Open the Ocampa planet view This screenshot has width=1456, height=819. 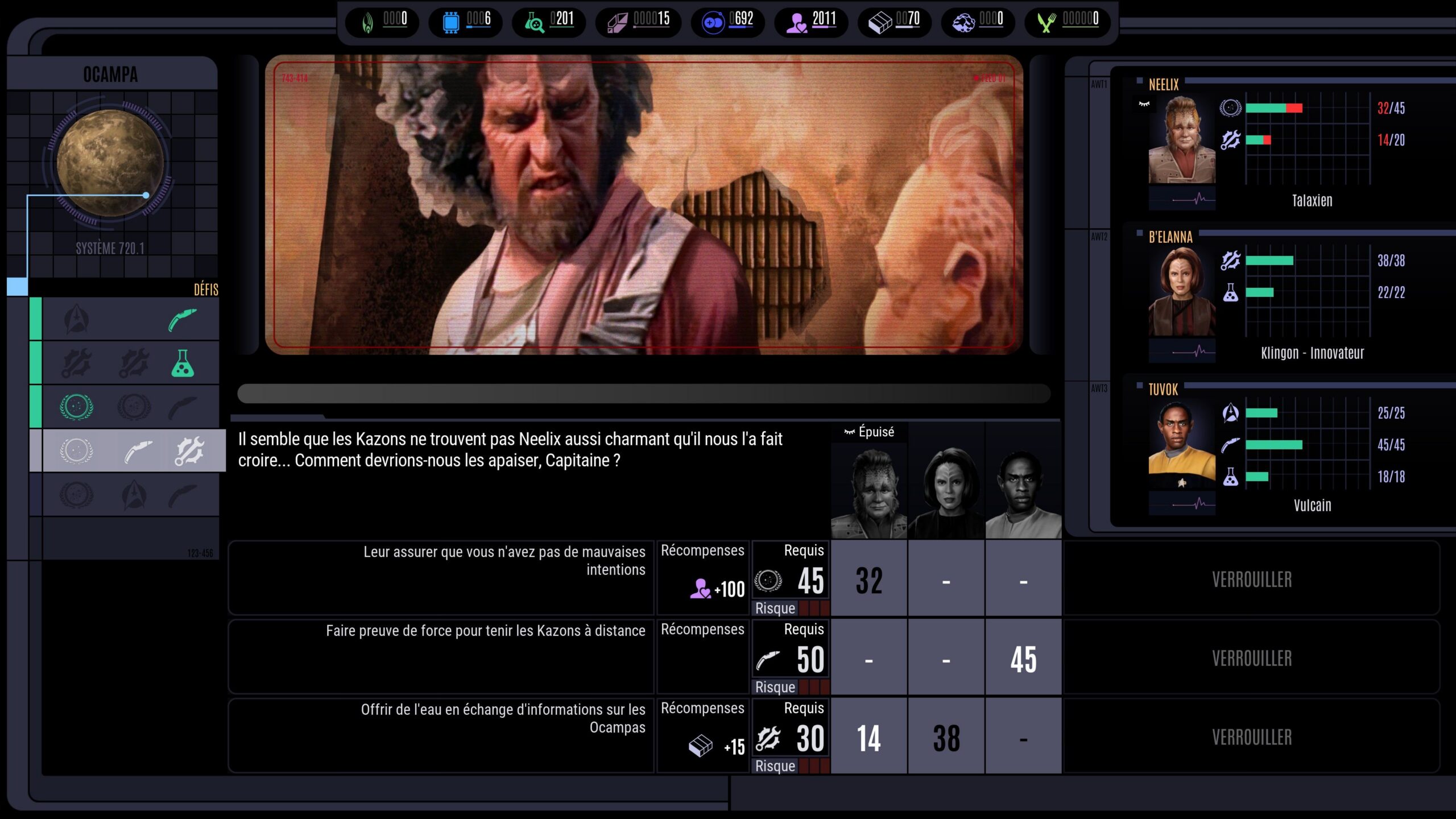110,164
